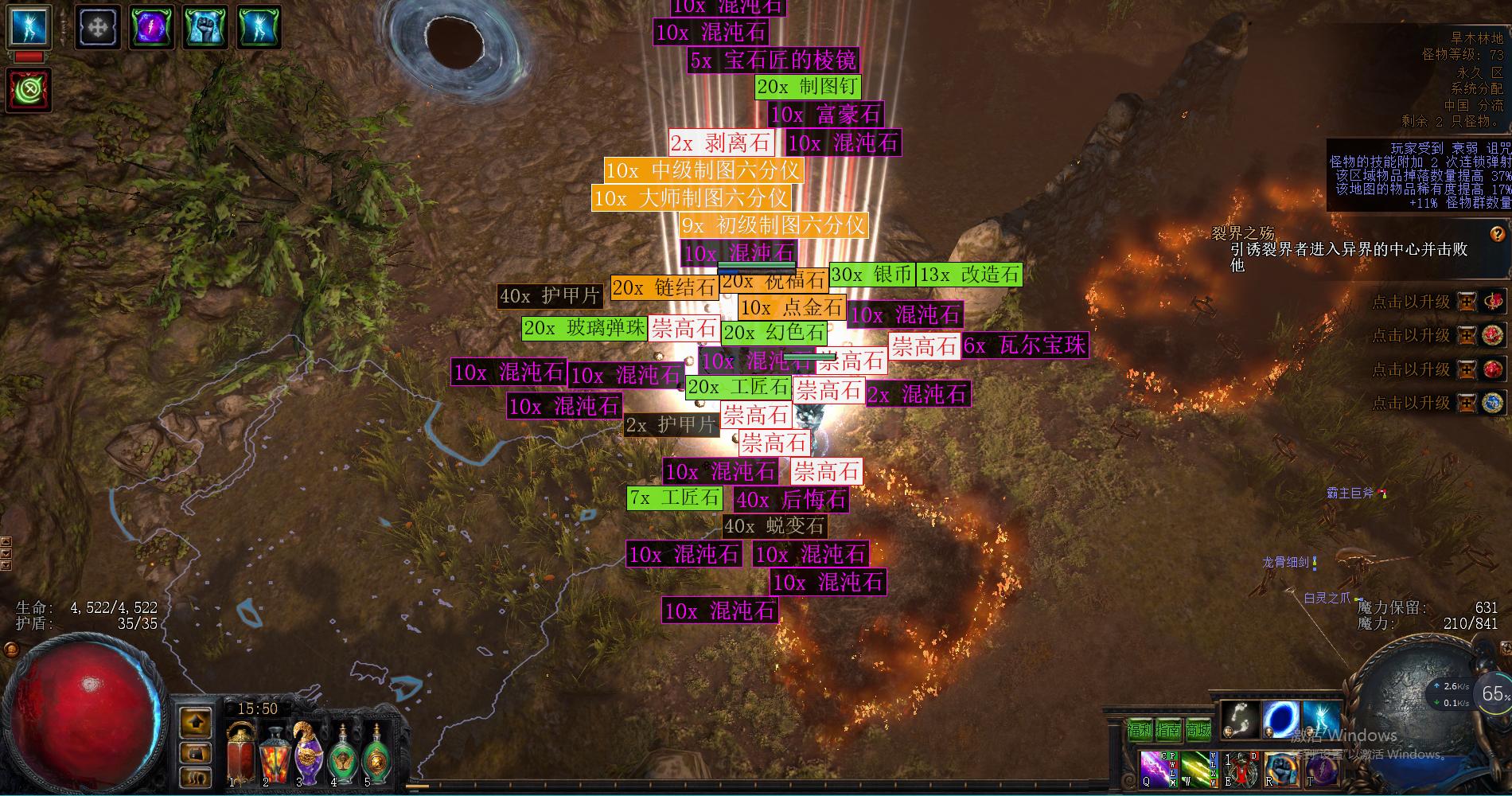This screenshot has height=796, width=1512.
Task: Use the green arrows skill on W
Action: 1195,768
